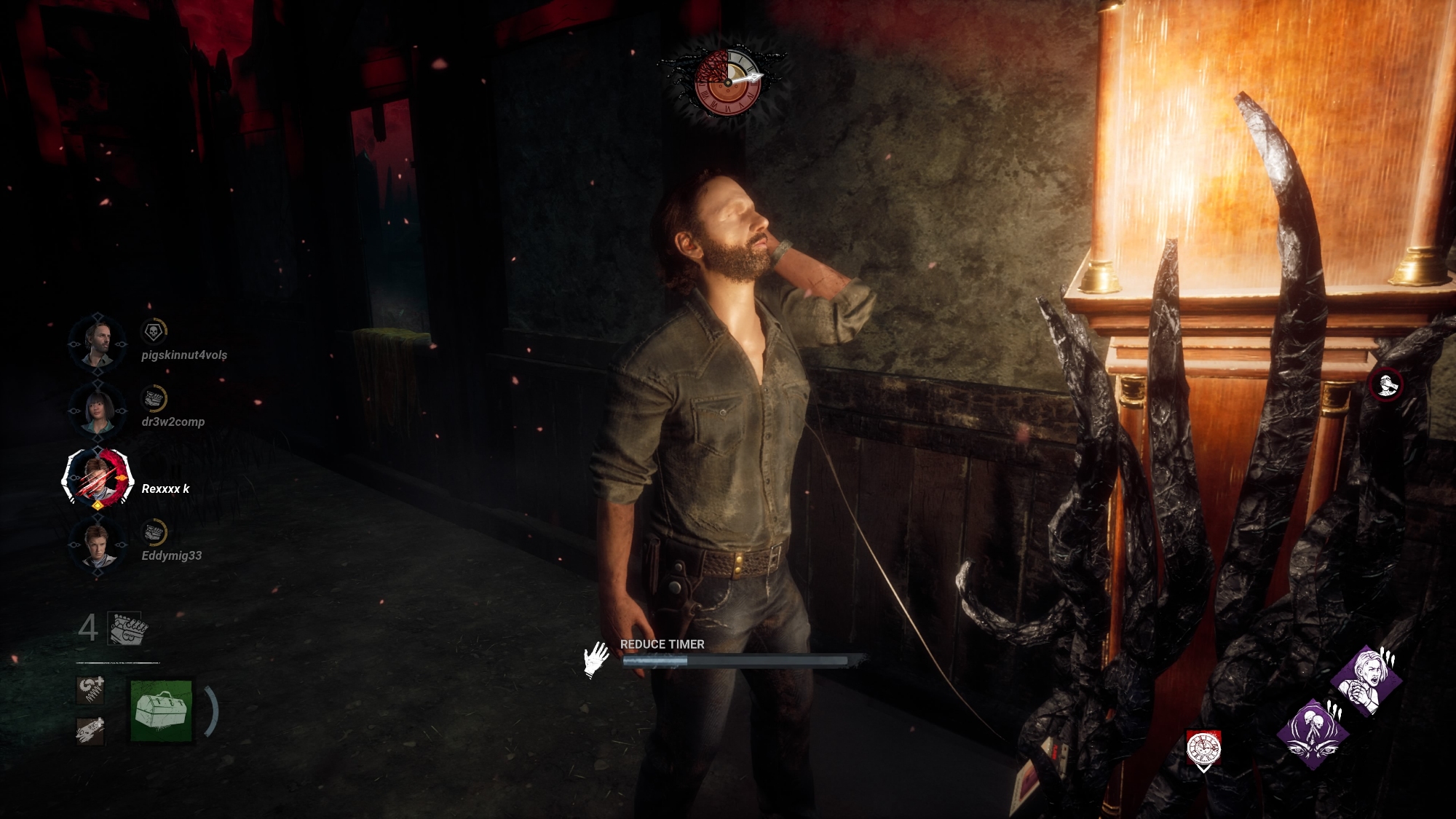Choose Eddymig33 survivor portrait
Screen dimensions: 1456x819
point(98,544)
